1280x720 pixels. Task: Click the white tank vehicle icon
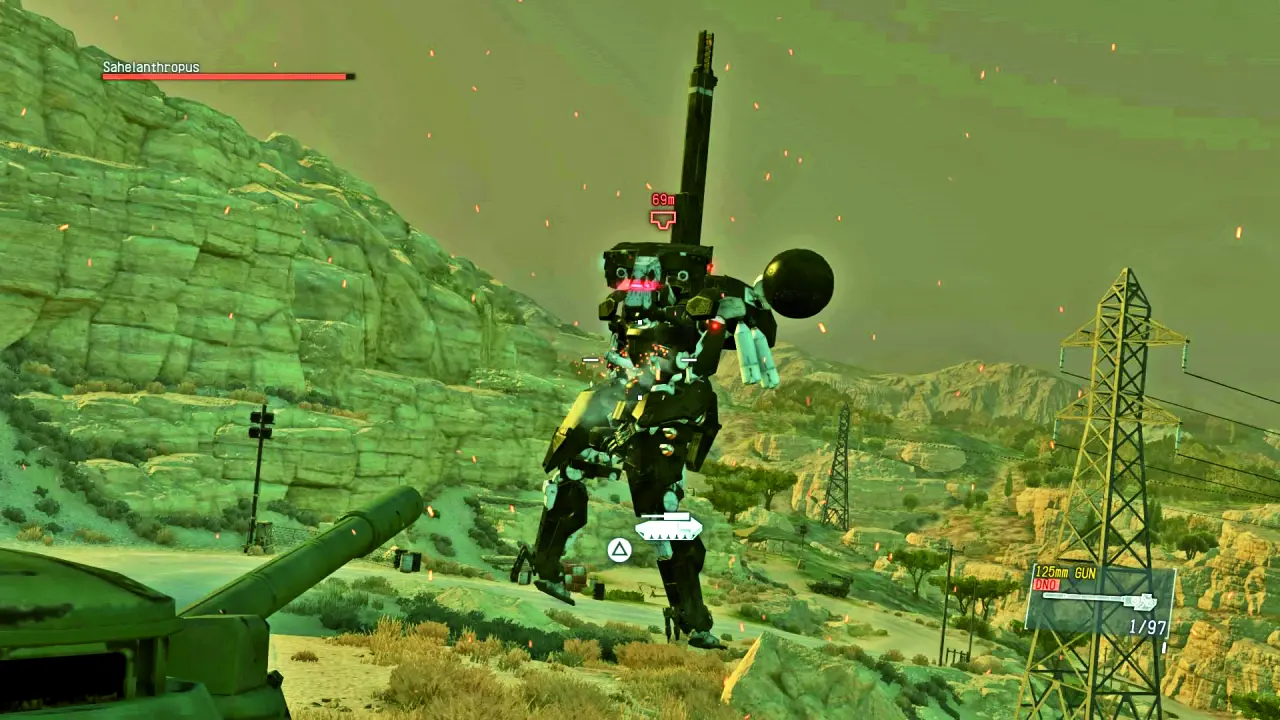coord(668,526)
